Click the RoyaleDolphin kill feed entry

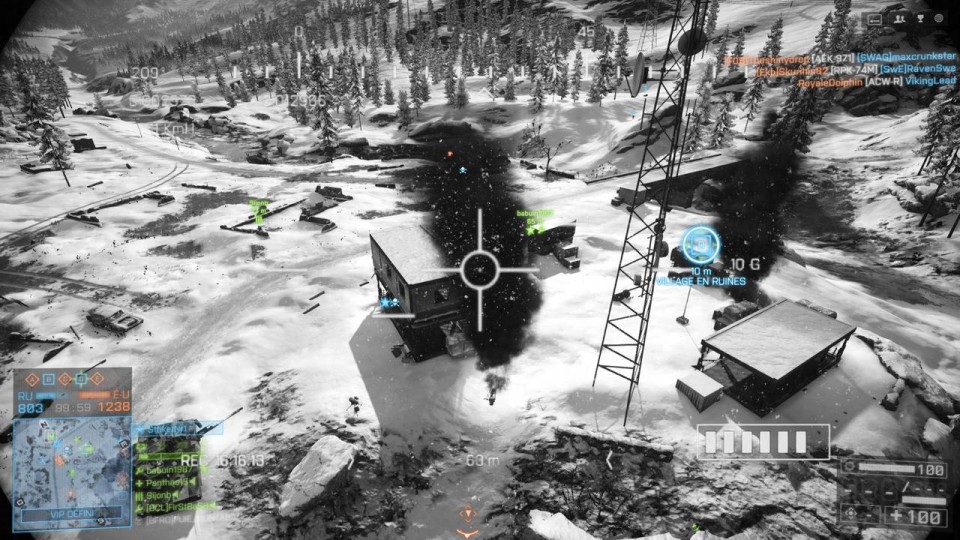[x=830, y=84]
